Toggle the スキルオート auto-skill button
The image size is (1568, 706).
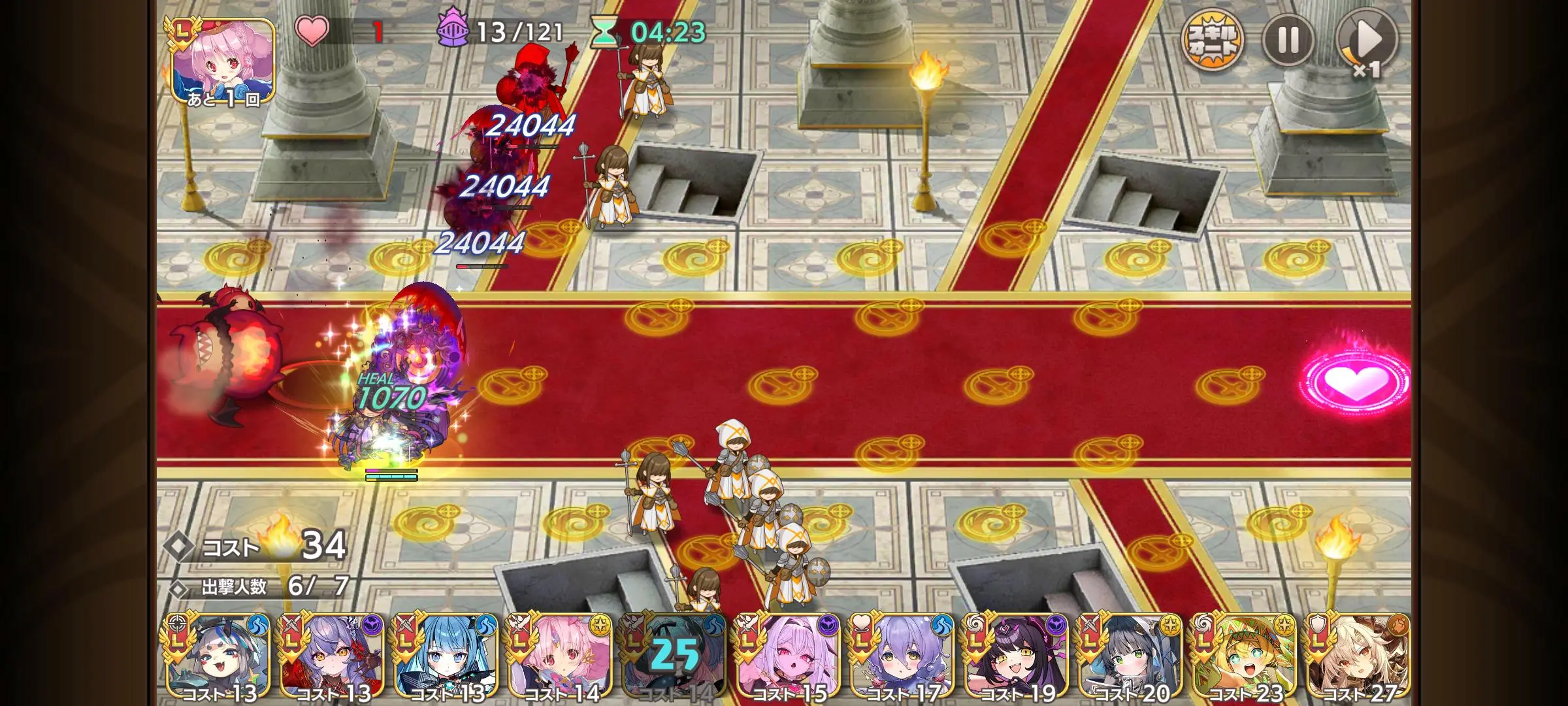[x=1213, y=41]
